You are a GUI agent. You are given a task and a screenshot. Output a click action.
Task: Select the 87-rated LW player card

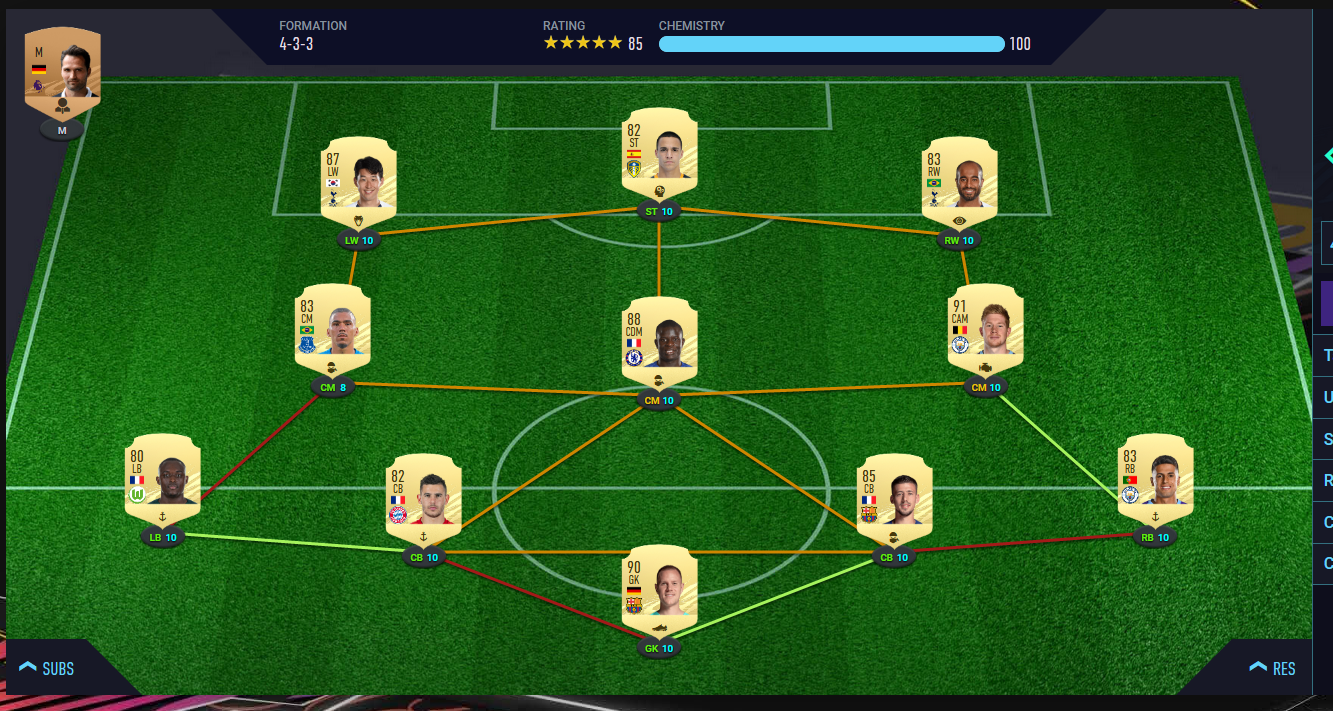359,179
